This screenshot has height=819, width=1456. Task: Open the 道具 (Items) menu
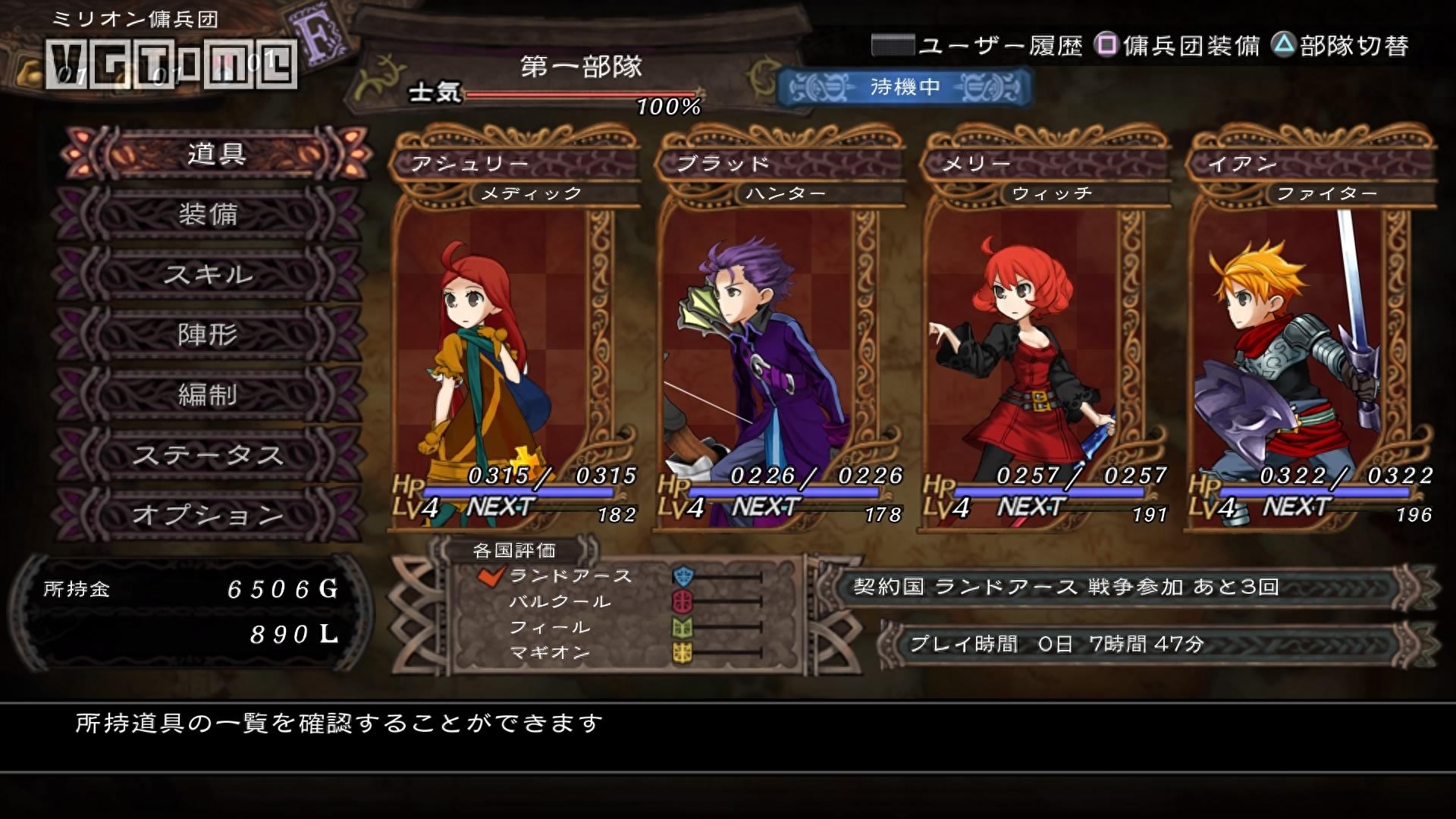[215, 154]
